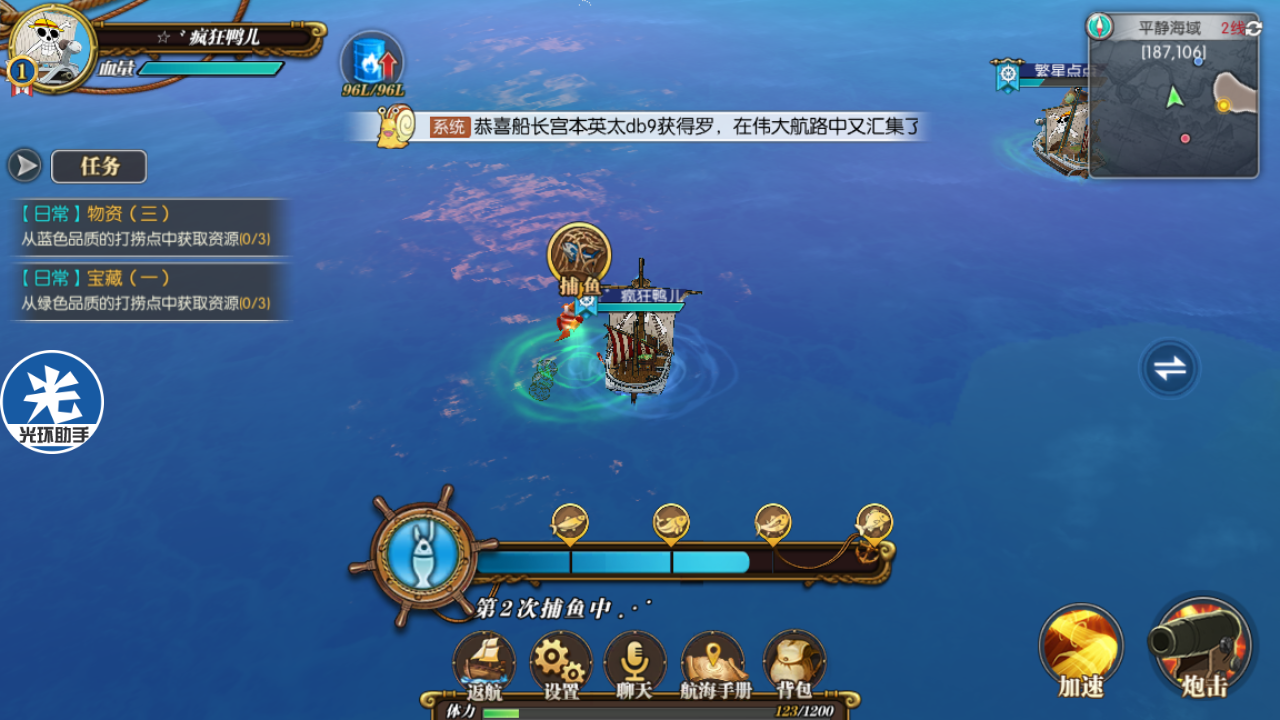The width and height of the screenshot is (1280, 720).
Task: Open the 光环助手 overlay assistant
Action: tap(52, 401)
